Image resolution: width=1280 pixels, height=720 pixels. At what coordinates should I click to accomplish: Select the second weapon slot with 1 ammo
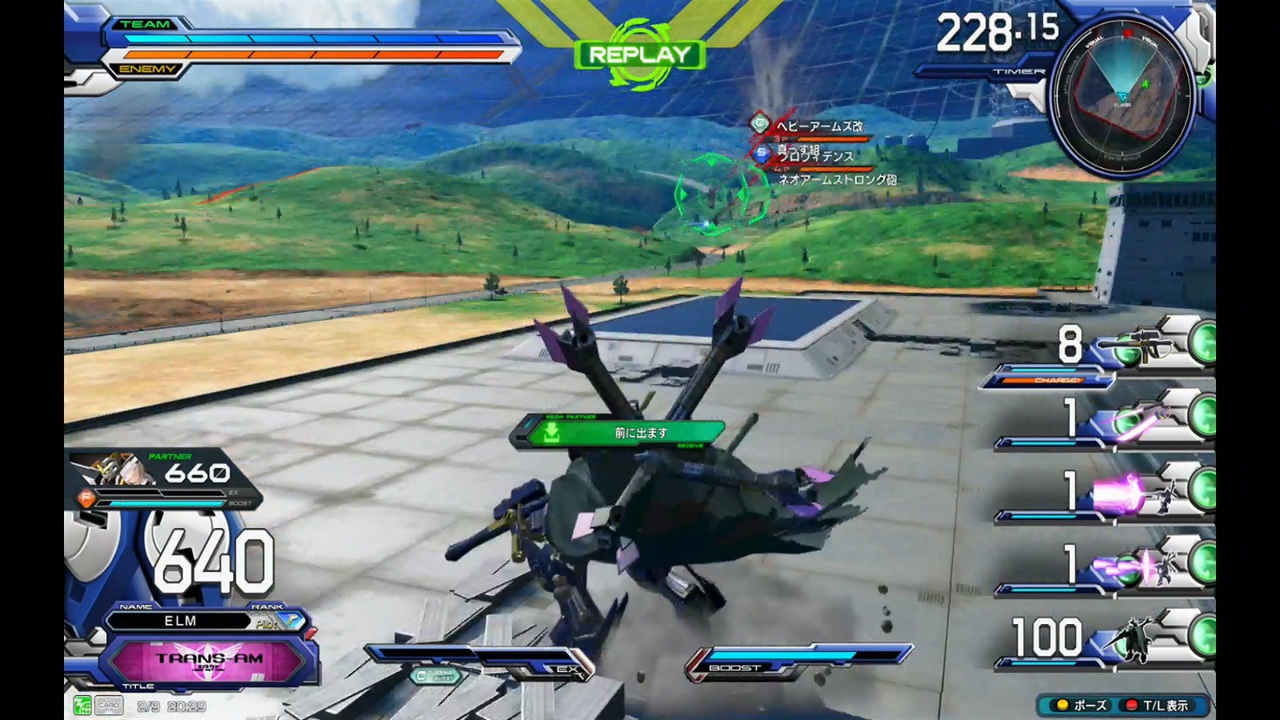(1135, 420)
